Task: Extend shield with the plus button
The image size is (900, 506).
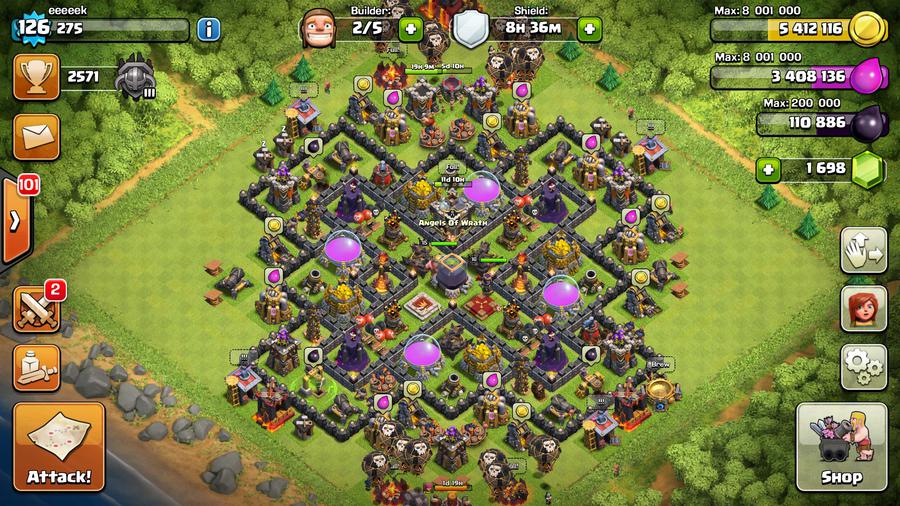Action: click(589, 29)
